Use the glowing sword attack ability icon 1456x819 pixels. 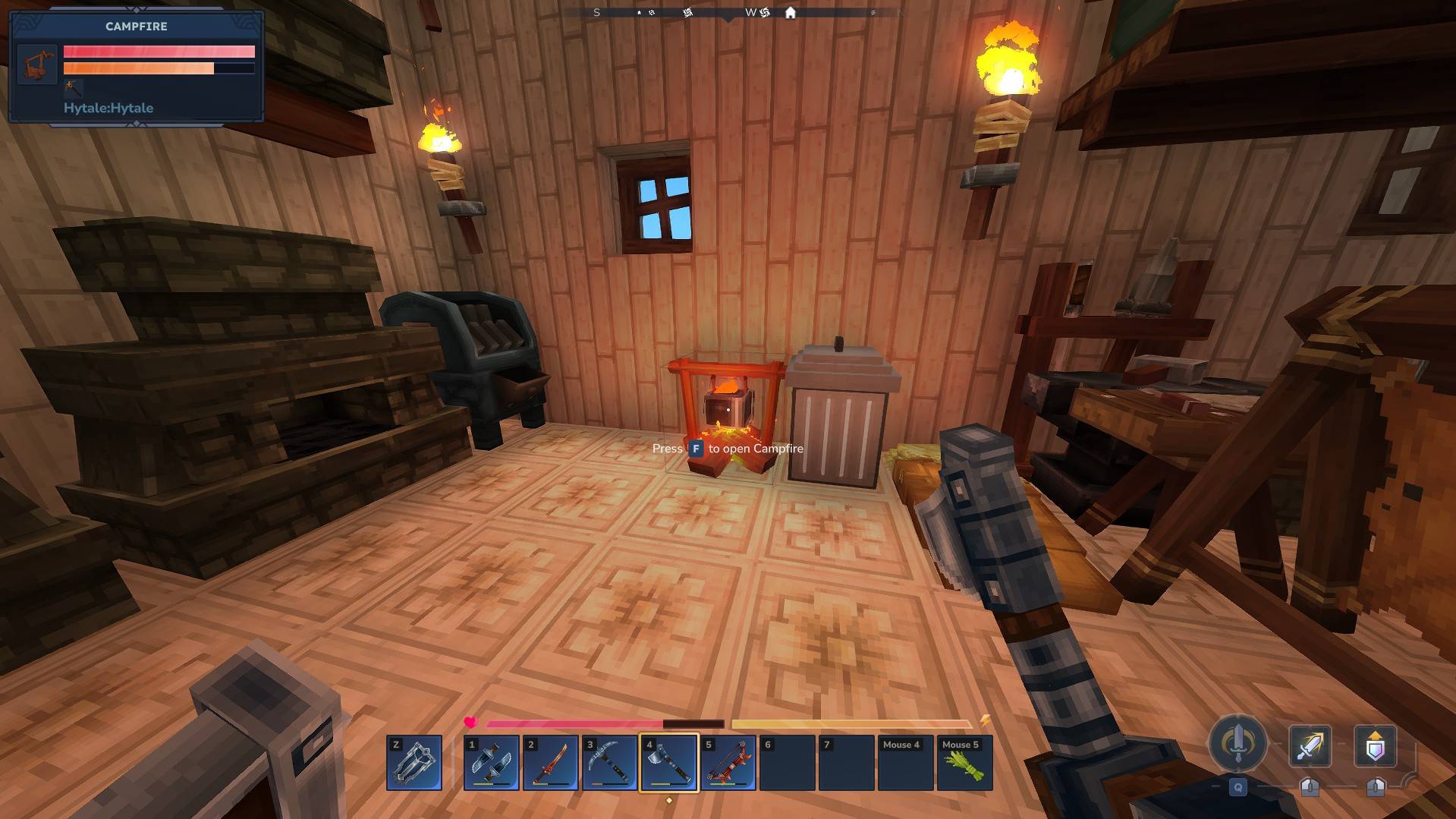coord(1310,745)
